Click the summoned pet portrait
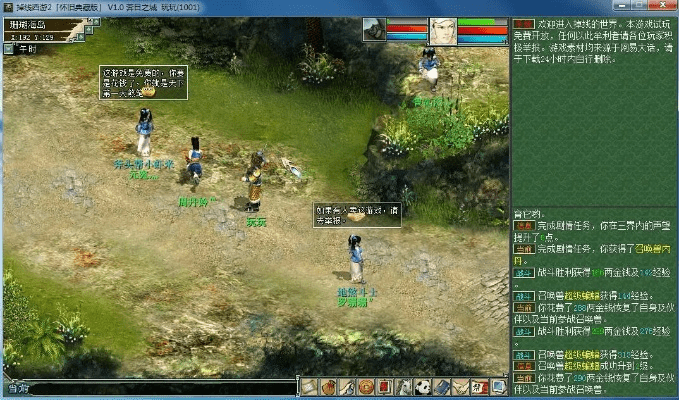 pyautogui.click(x=375, y=30)
